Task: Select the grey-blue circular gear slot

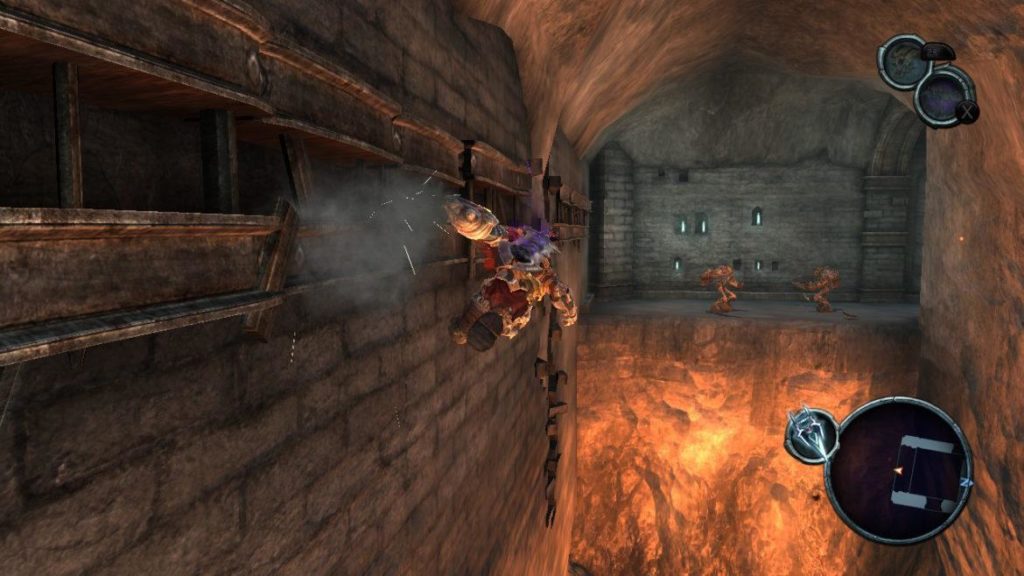Action: click(904, 63)
